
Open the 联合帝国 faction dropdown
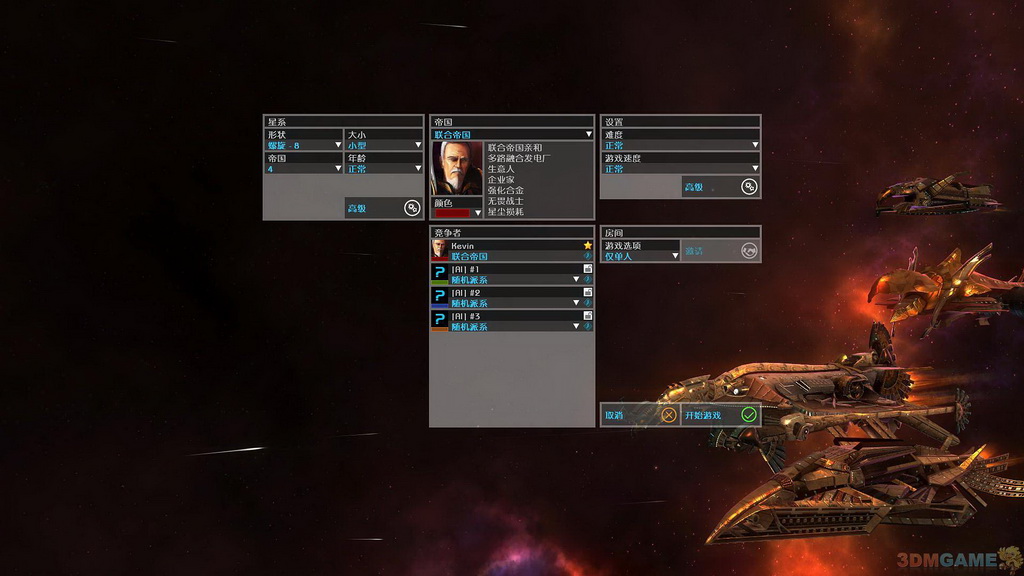(x=512, y=134)
